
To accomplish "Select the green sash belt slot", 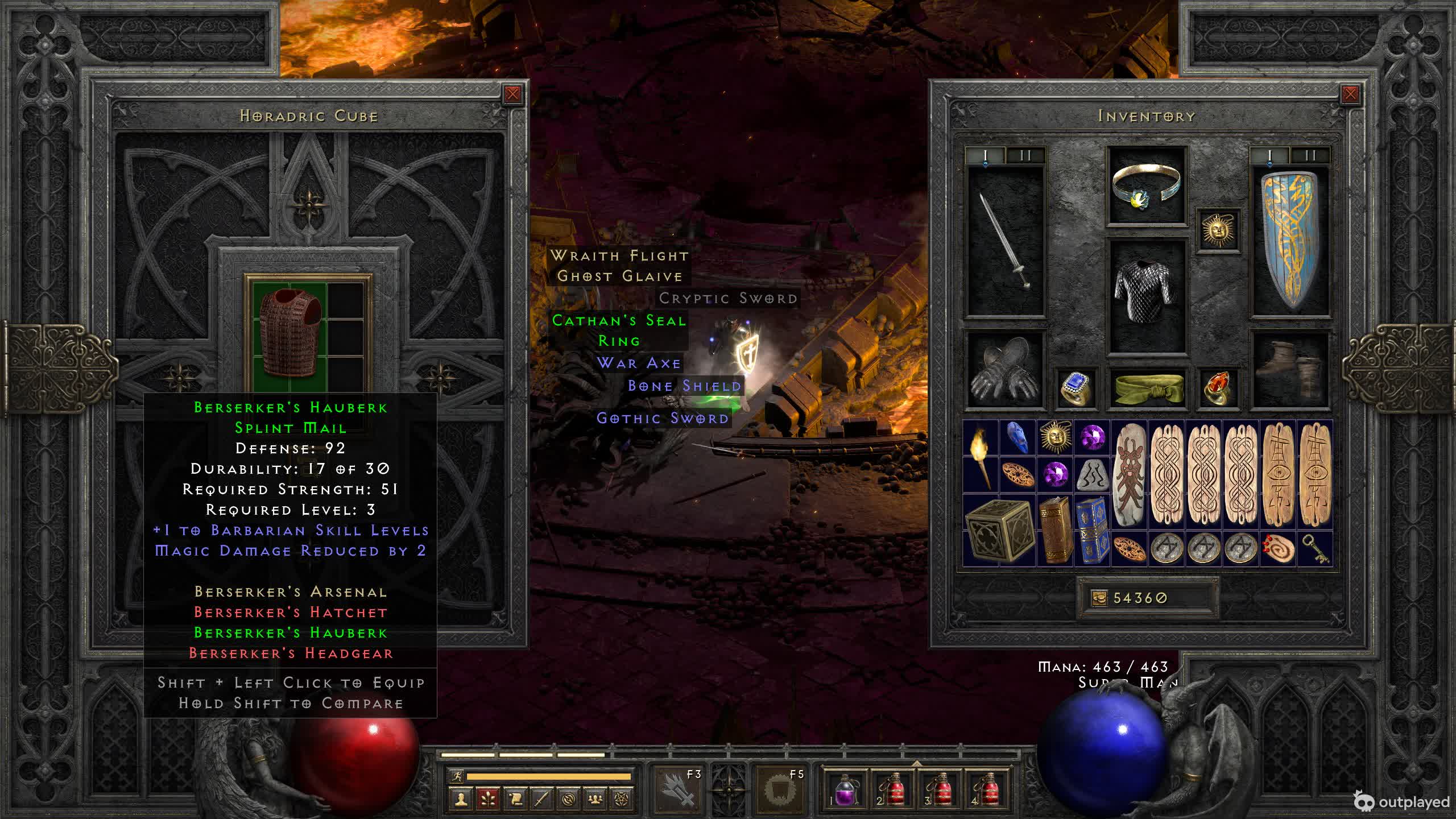I will (x=1146, y=389).
